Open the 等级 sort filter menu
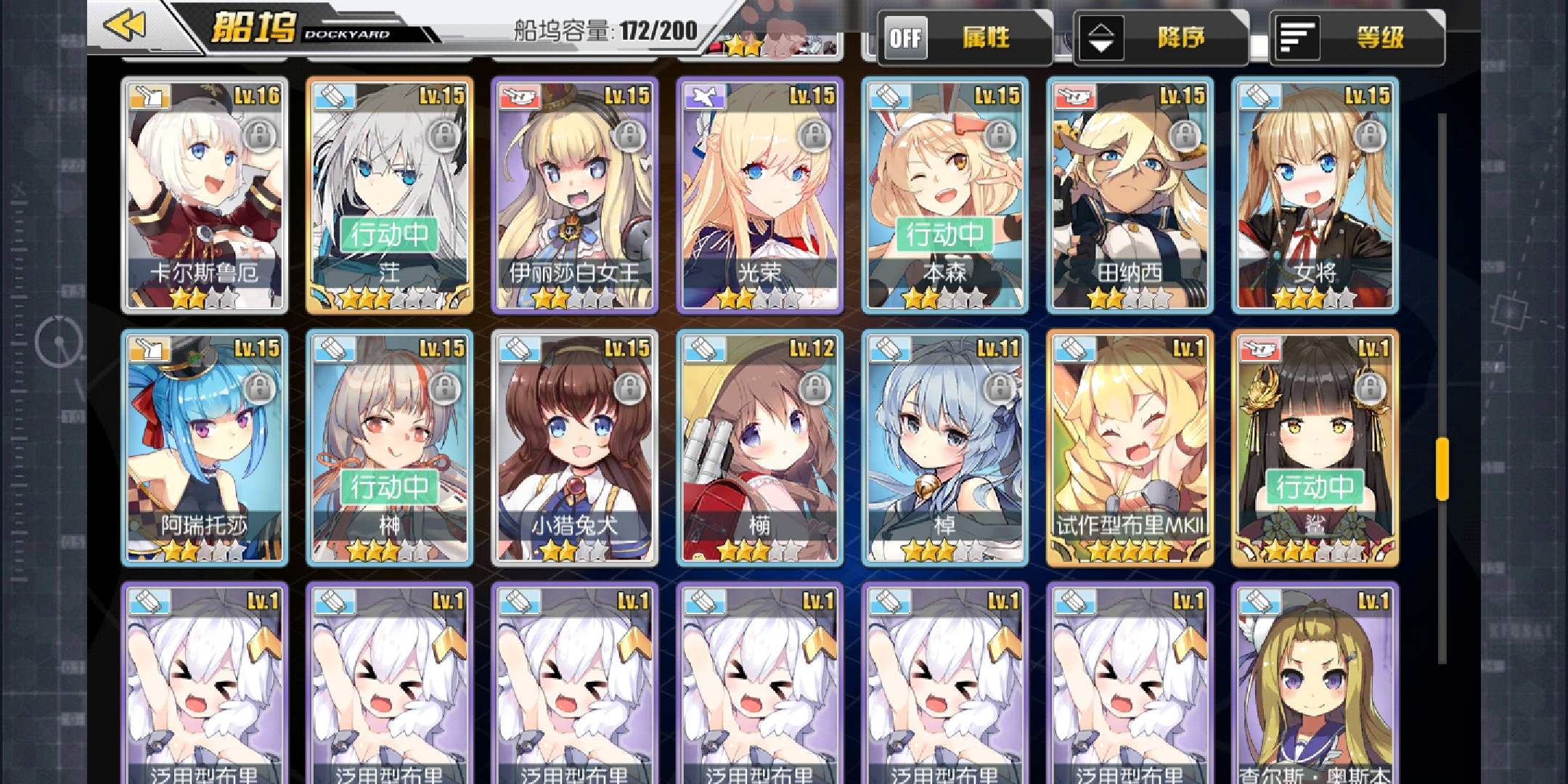The image size is (1568, 784). 1356,38
